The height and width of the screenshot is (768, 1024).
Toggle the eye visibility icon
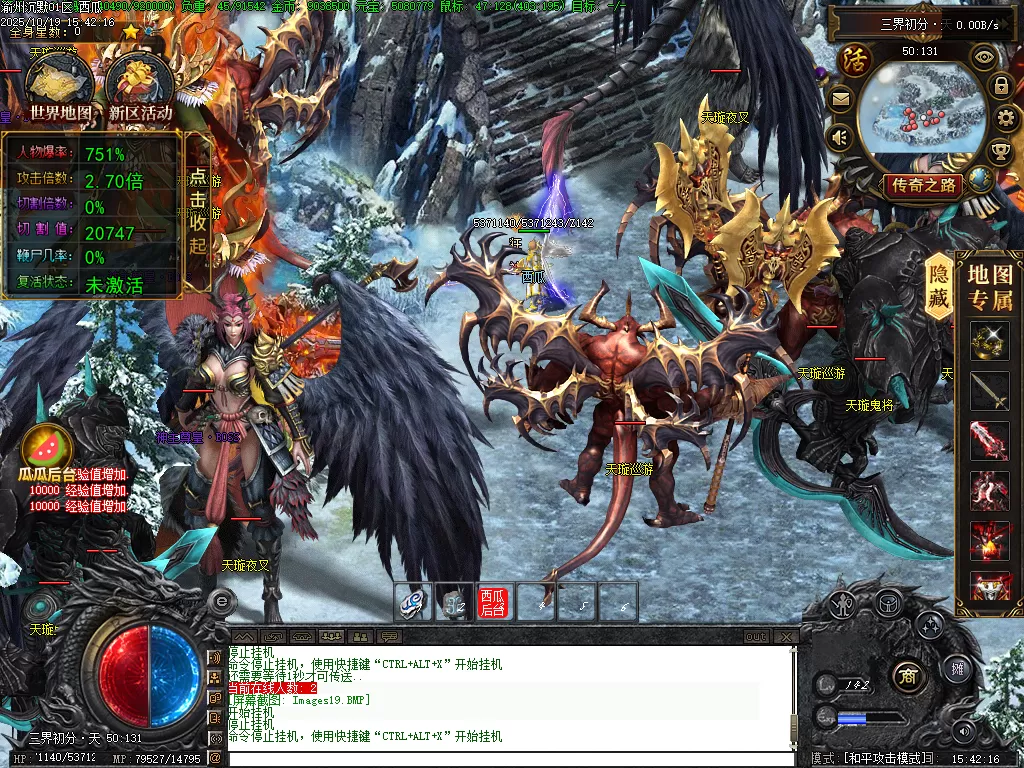point(984,57)
